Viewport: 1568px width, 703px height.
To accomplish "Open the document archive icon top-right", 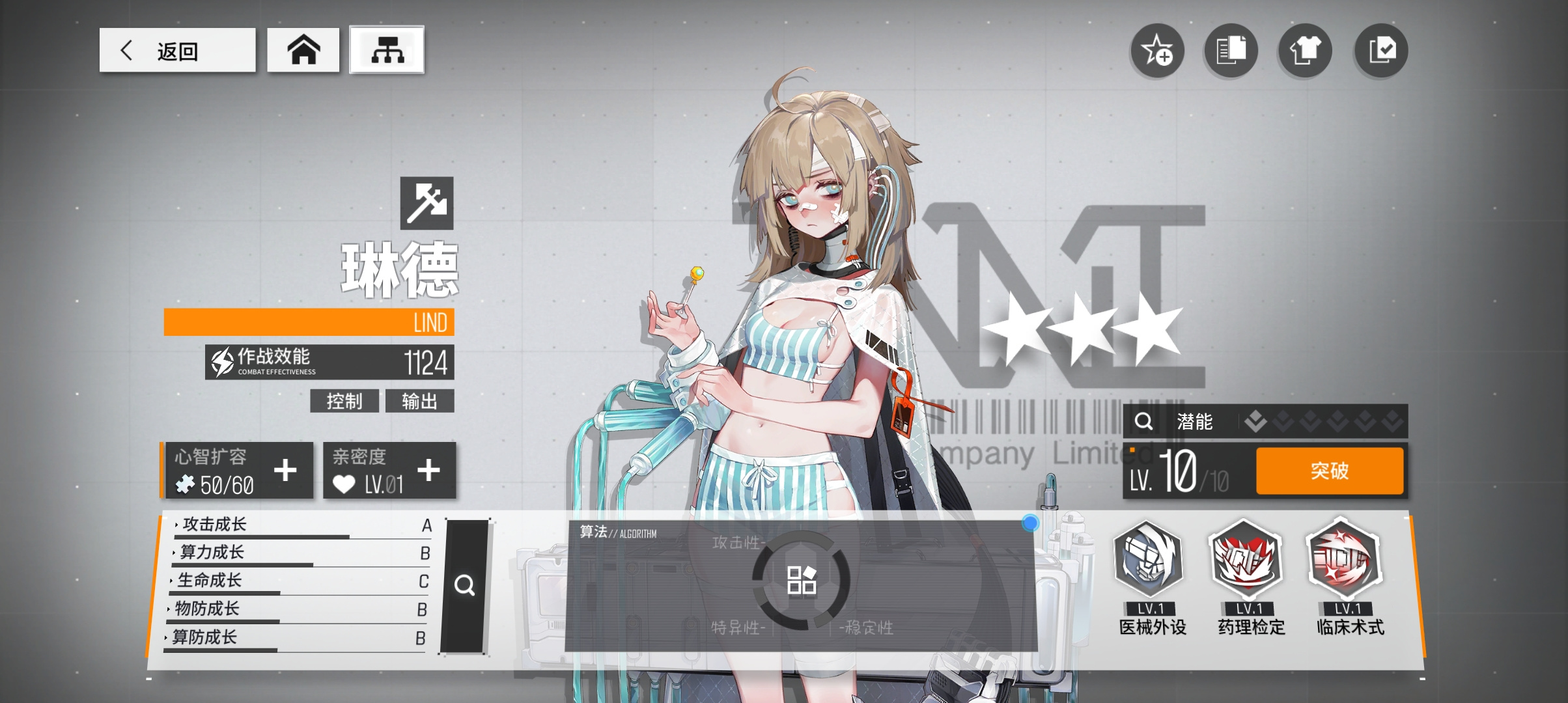I will click(1231, 50).
